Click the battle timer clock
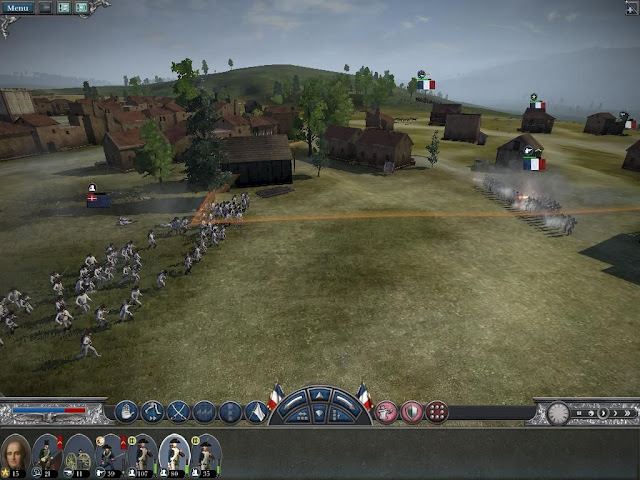Viewport: 640px width, 480px height. click(x=558, y=412)
